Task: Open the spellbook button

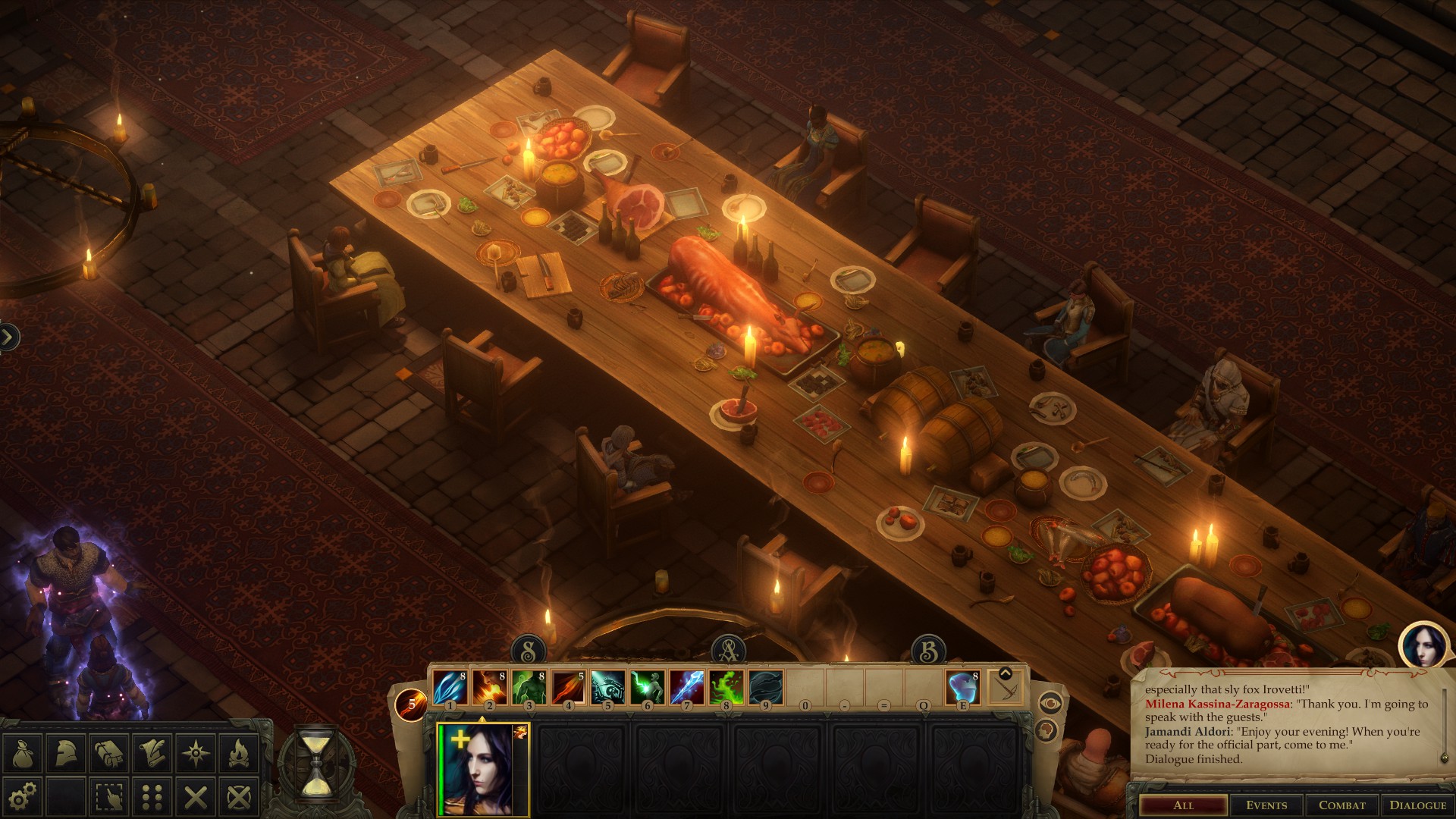Action: (110, 753)
